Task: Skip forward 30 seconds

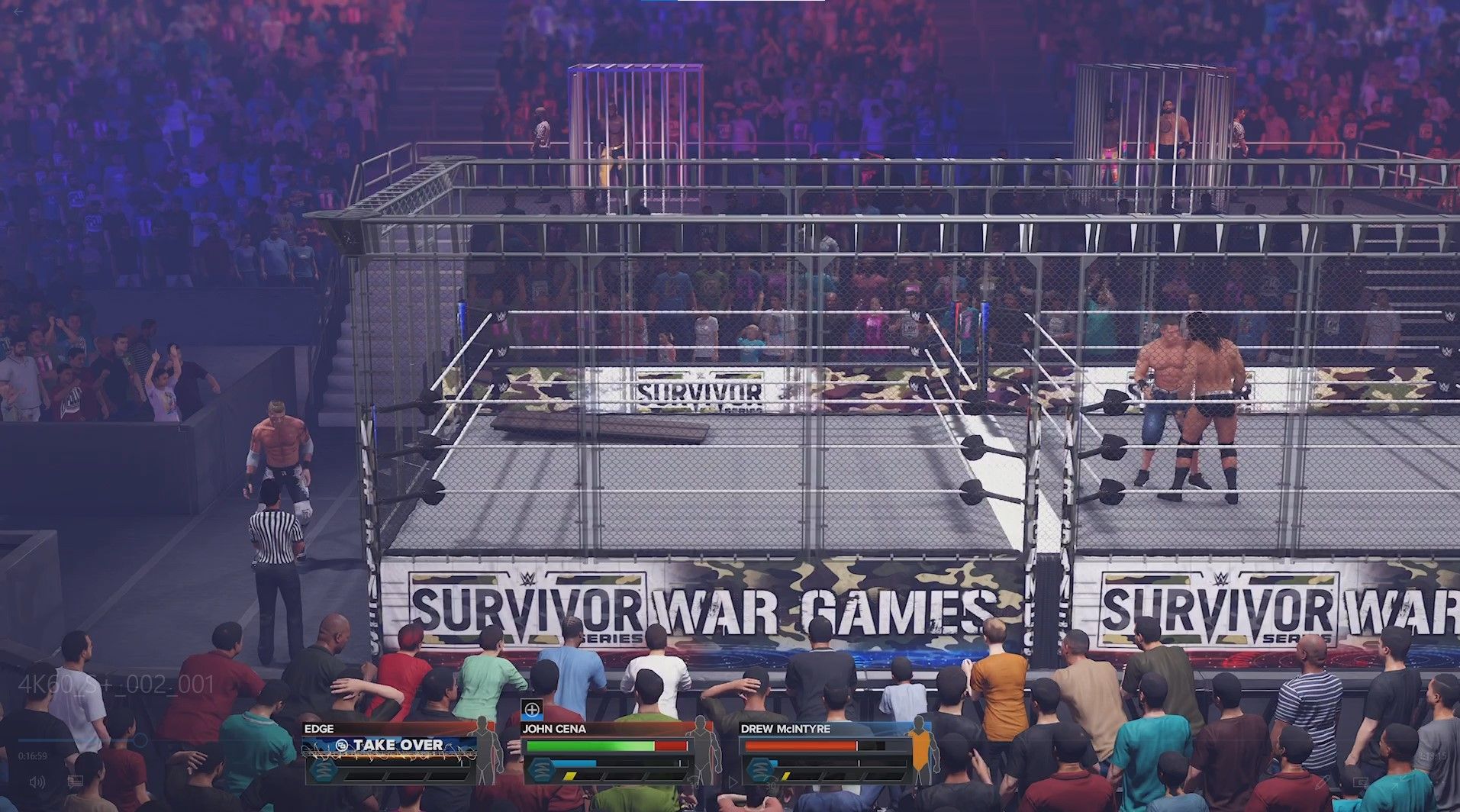Action: tap(772, 782)
